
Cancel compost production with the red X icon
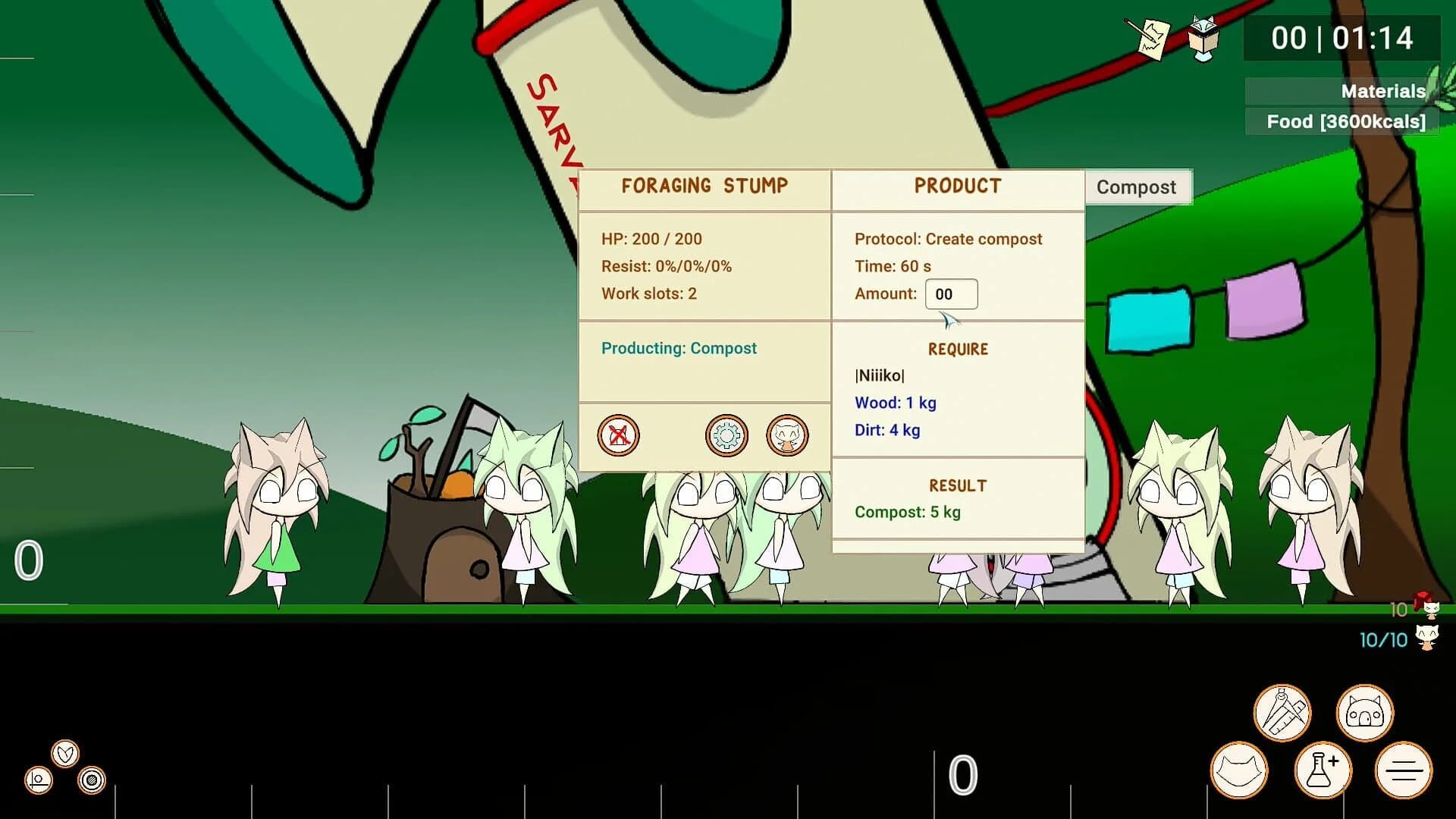(x=619, y=436)
